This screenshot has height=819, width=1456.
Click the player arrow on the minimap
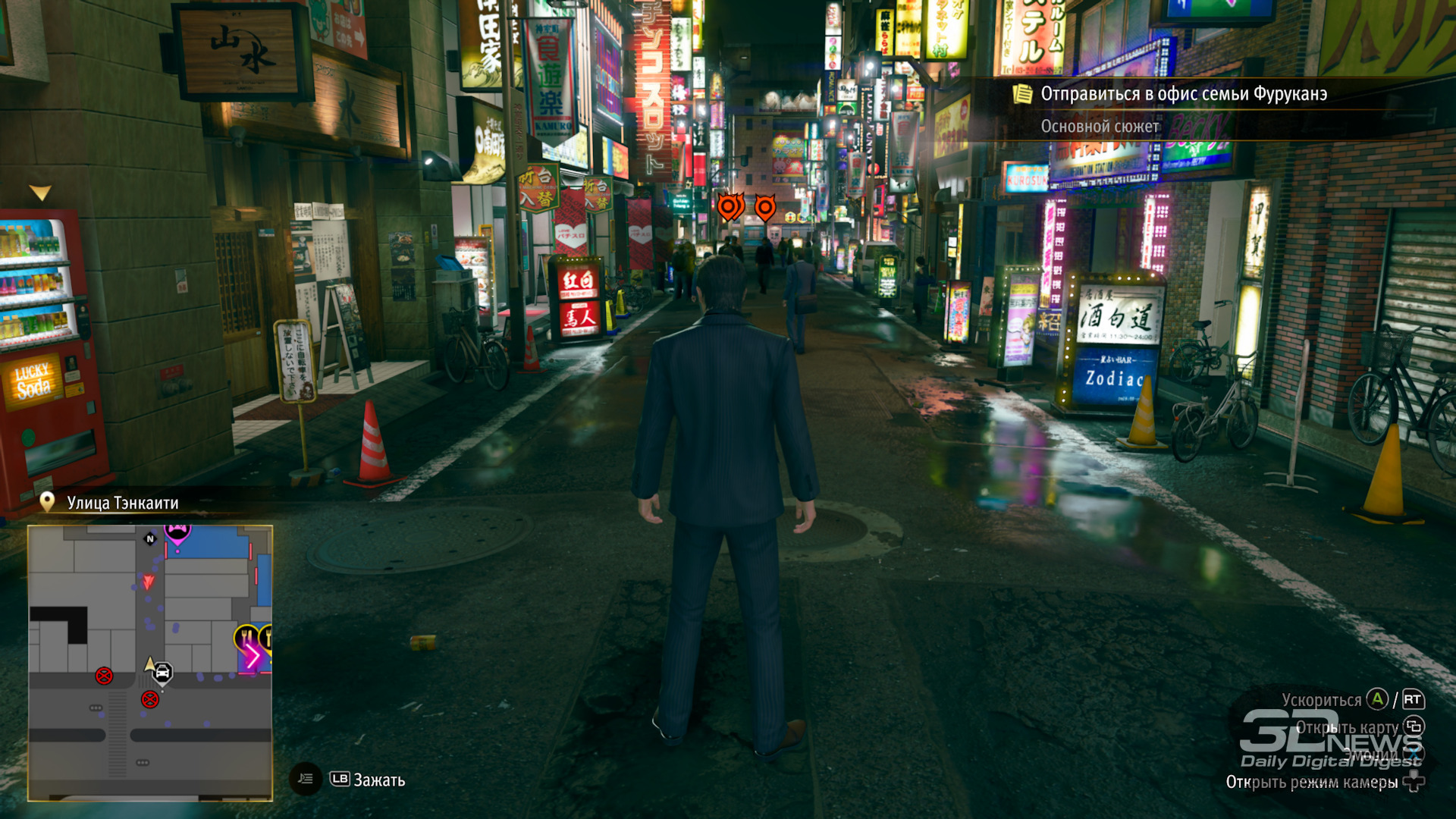150,664
